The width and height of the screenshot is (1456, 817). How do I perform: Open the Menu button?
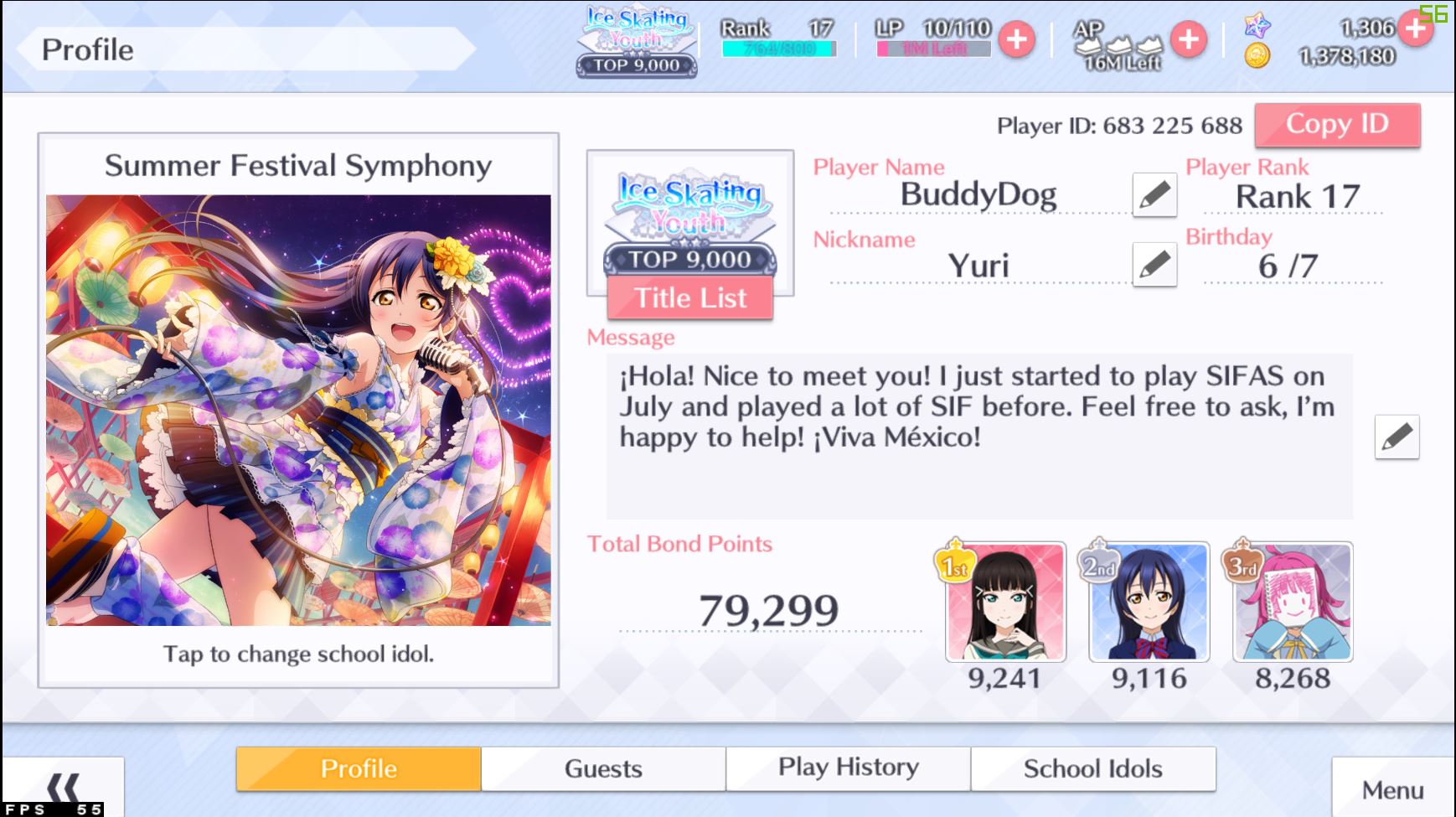click(x=1392, y=789)
